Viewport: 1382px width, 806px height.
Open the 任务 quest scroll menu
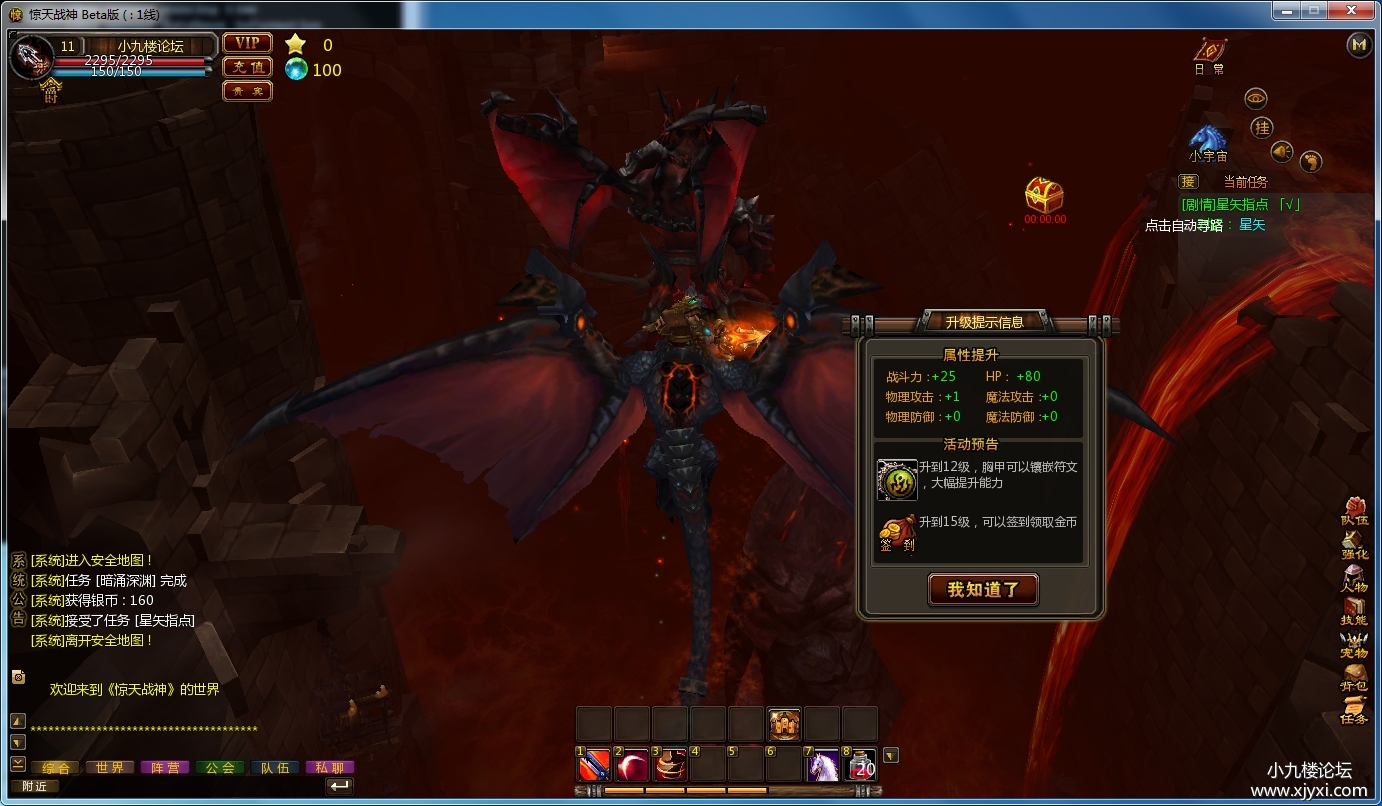(1354, 709)
